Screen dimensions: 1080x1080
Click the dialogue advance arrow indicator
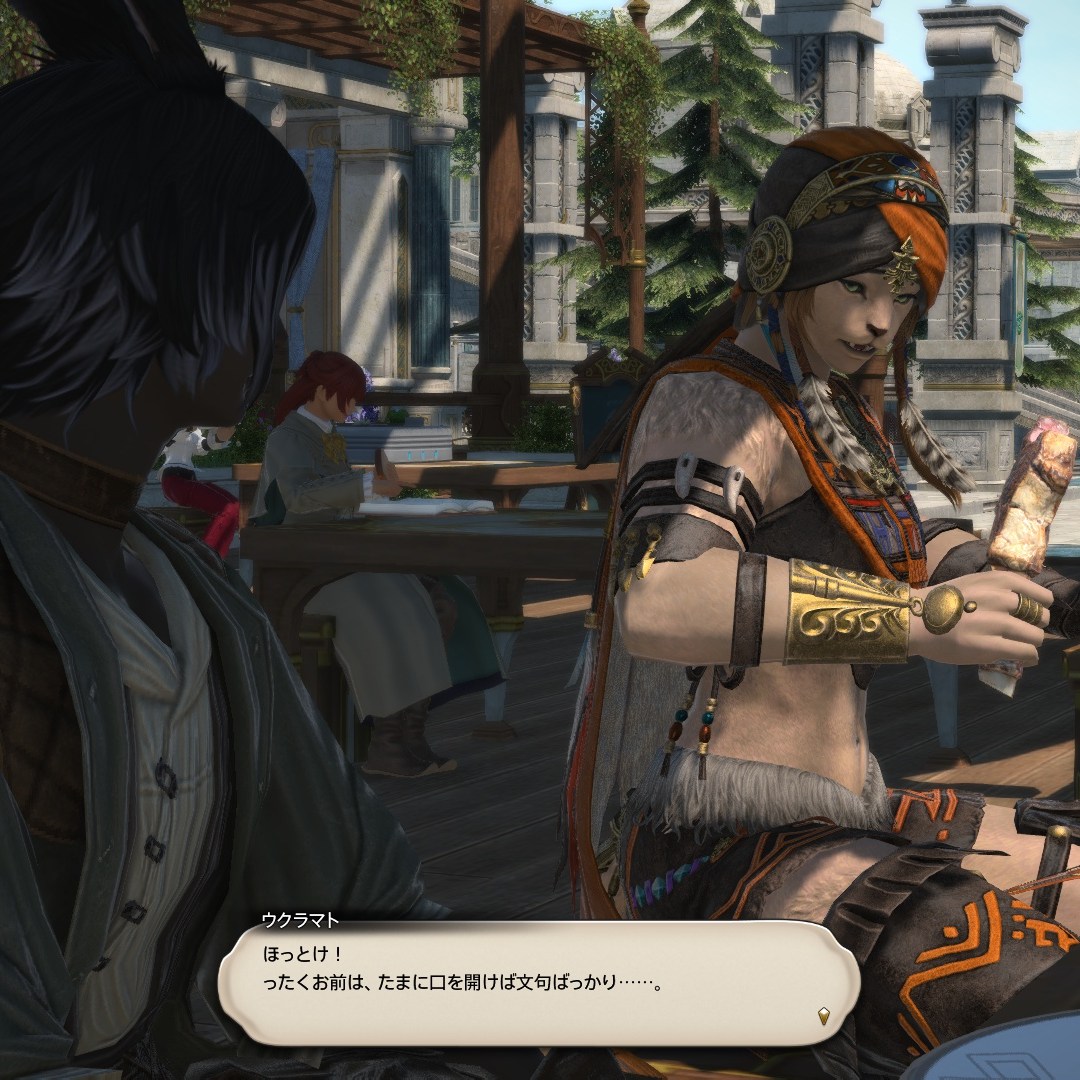point(824,1016)
